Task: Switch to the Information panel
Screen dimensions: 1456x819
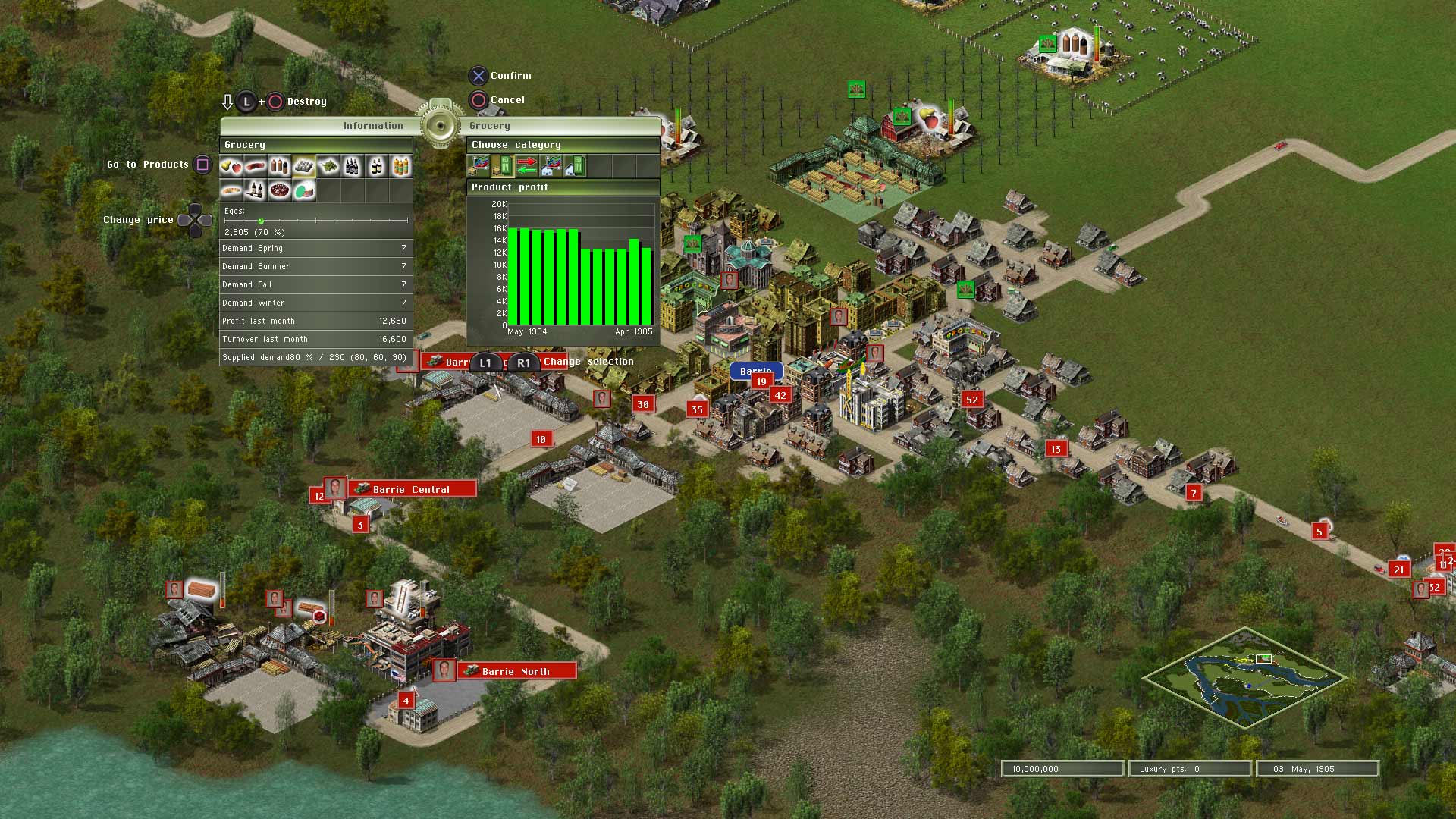Action: click(x=372, y=125)
